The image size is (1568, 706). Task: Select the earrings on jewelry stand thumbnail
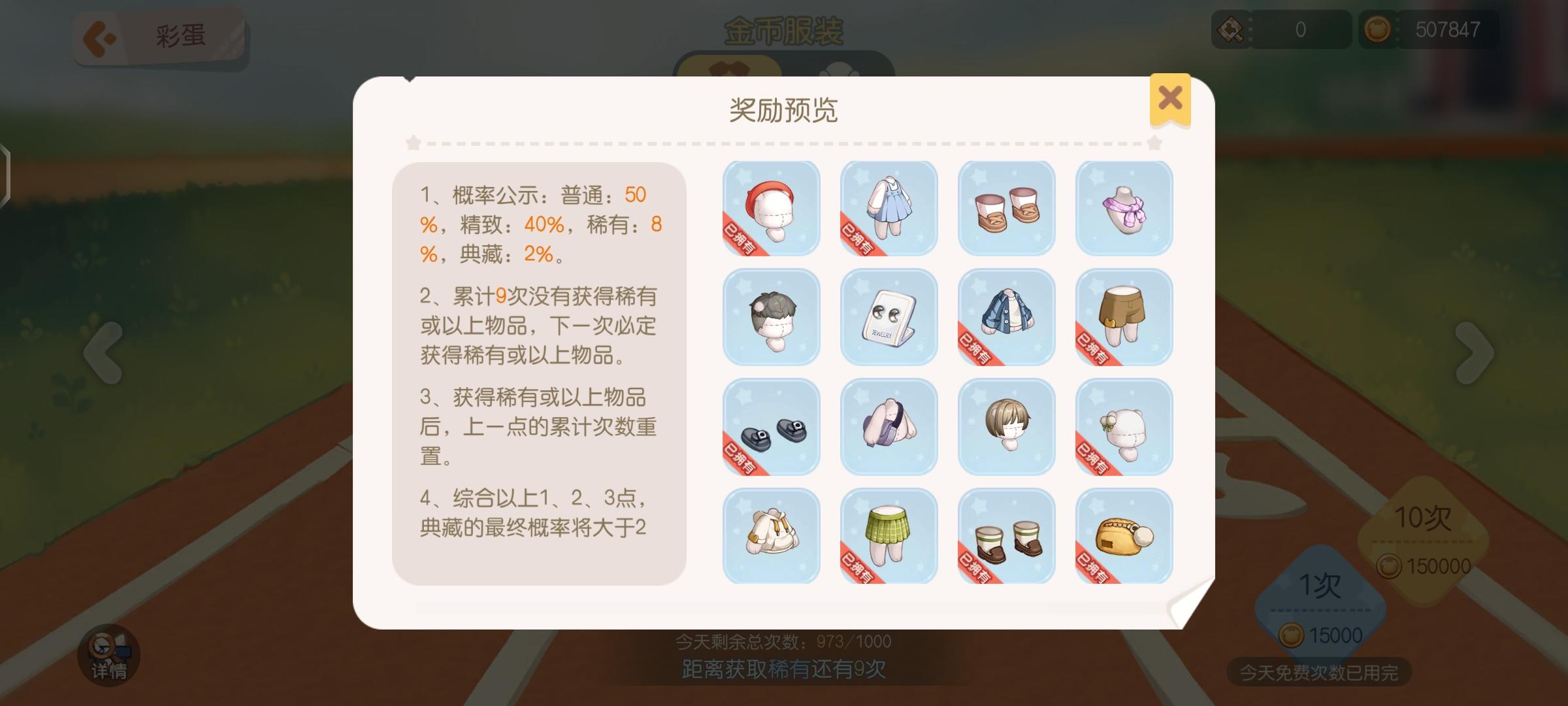pos(889,318)
